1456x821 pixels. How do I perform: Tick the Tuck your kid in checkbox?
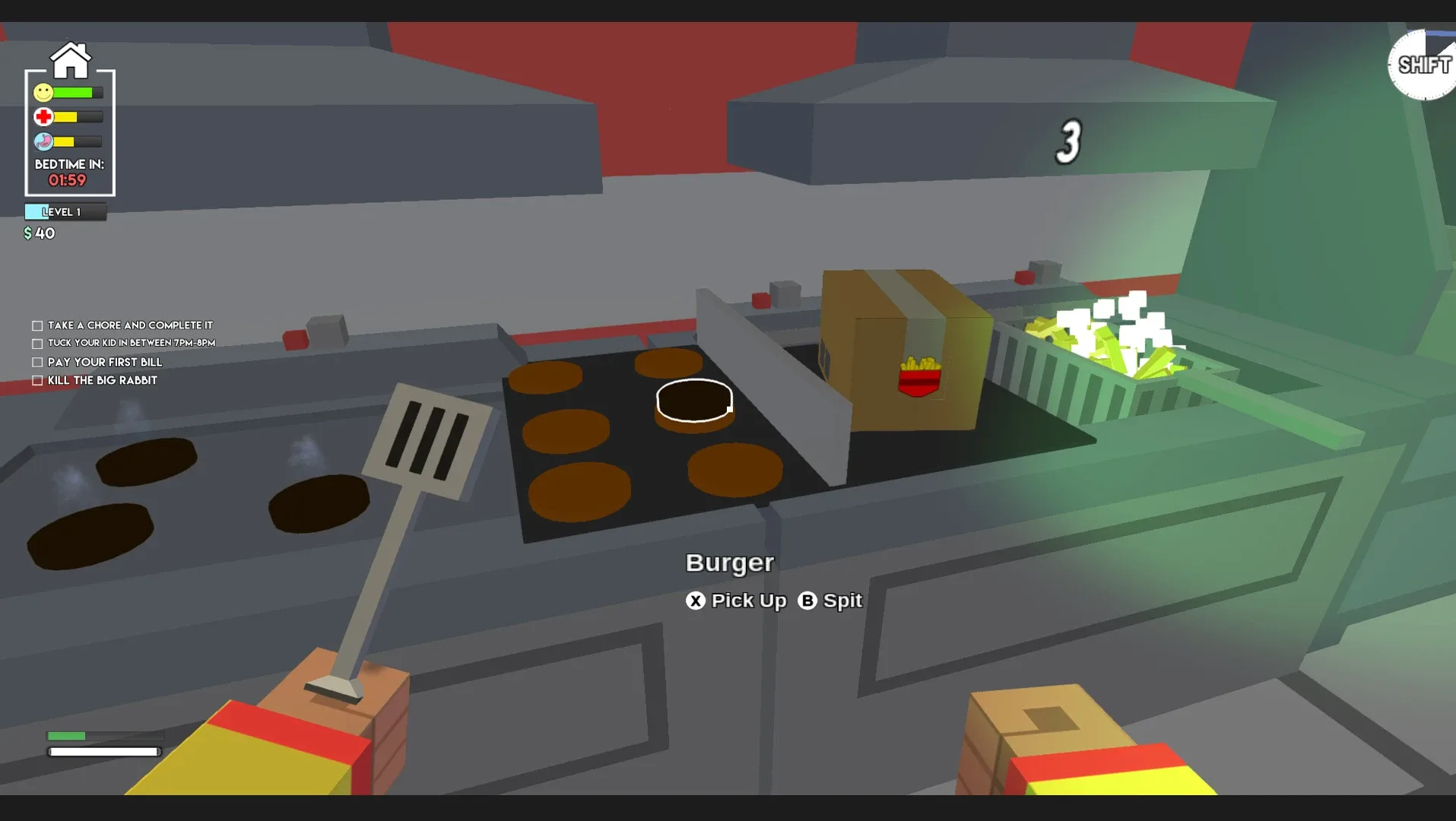(x=36, y=343)
